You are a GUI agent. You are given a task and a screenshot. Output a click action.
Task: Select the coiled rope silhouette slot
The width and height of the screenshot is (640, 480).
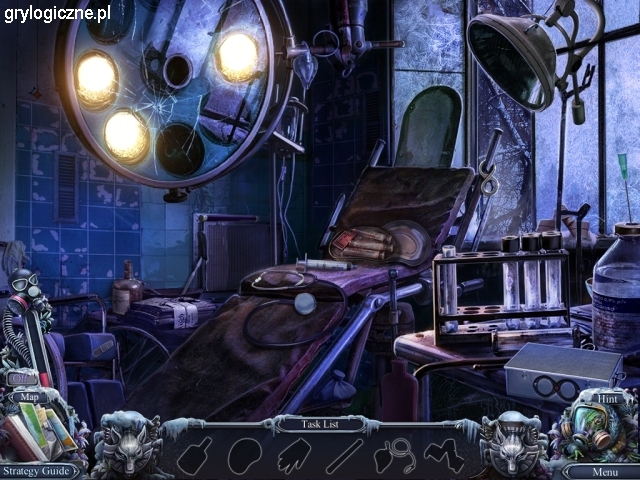[x=394, y=455]
